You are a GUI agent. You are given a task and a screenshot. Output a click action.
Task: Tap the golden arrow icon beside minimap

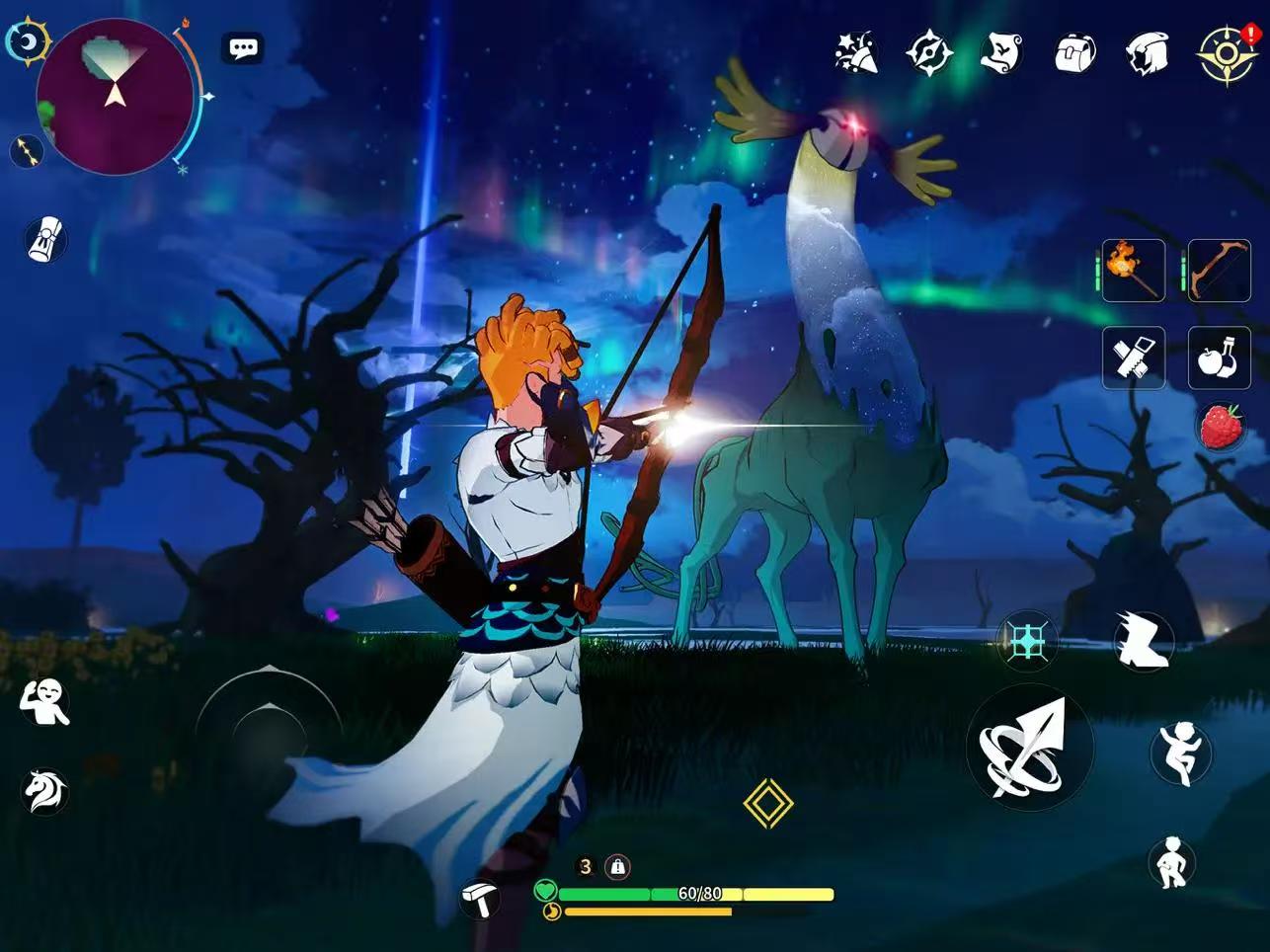click(x=28, y=151)
